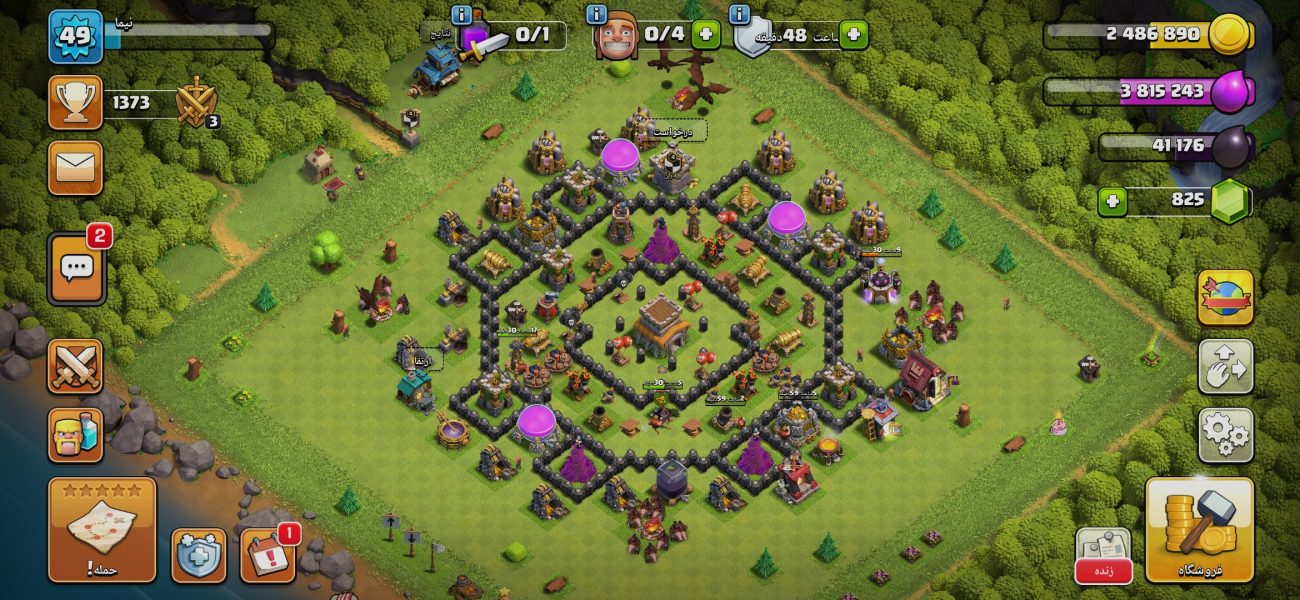
Task: Open the shop with the hammer icon
Action: click(x=1199, y=529)
